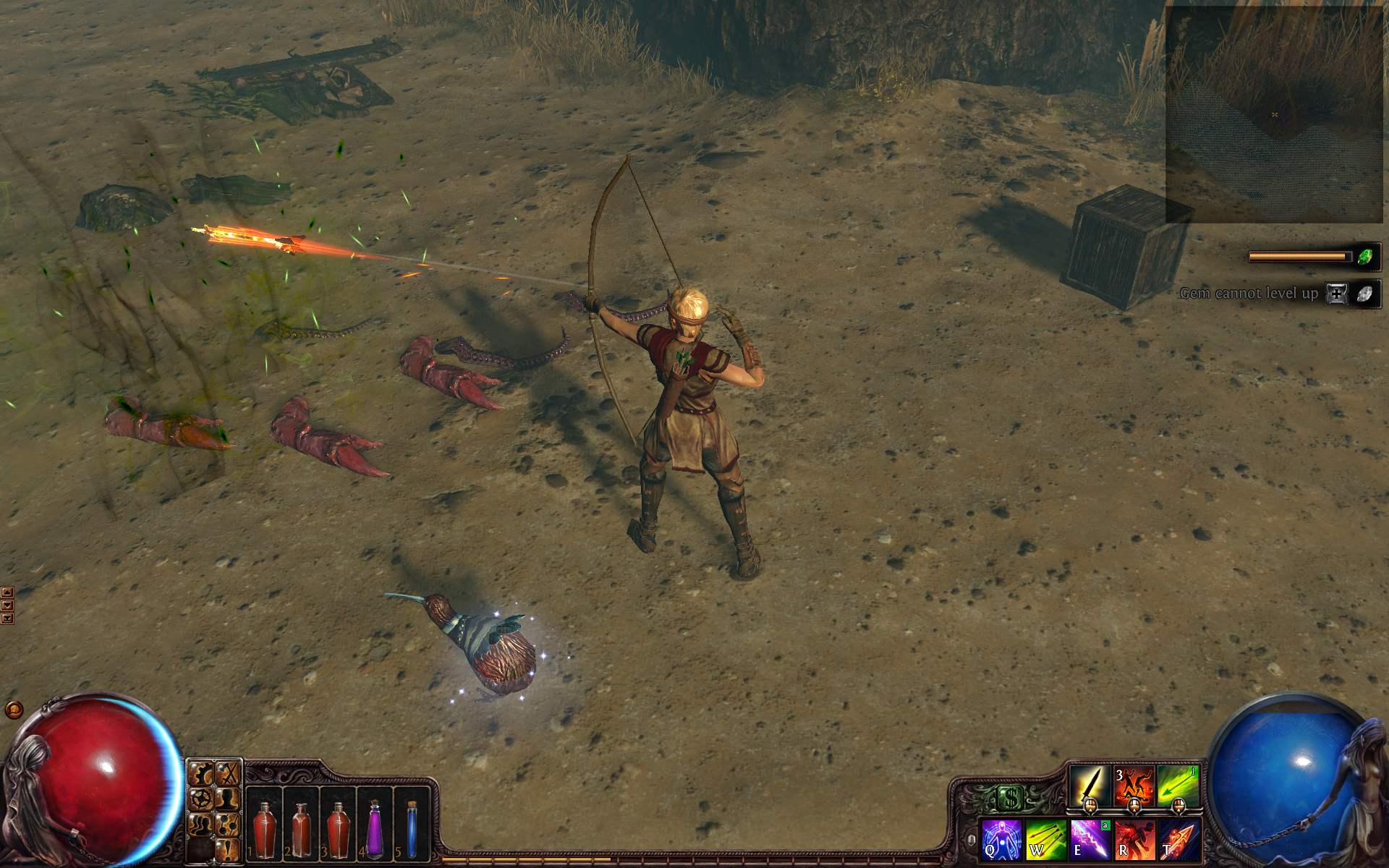The image size is (1389, 868).
Task: Select the green single arrow skill
Action: tap(1177, 785)
